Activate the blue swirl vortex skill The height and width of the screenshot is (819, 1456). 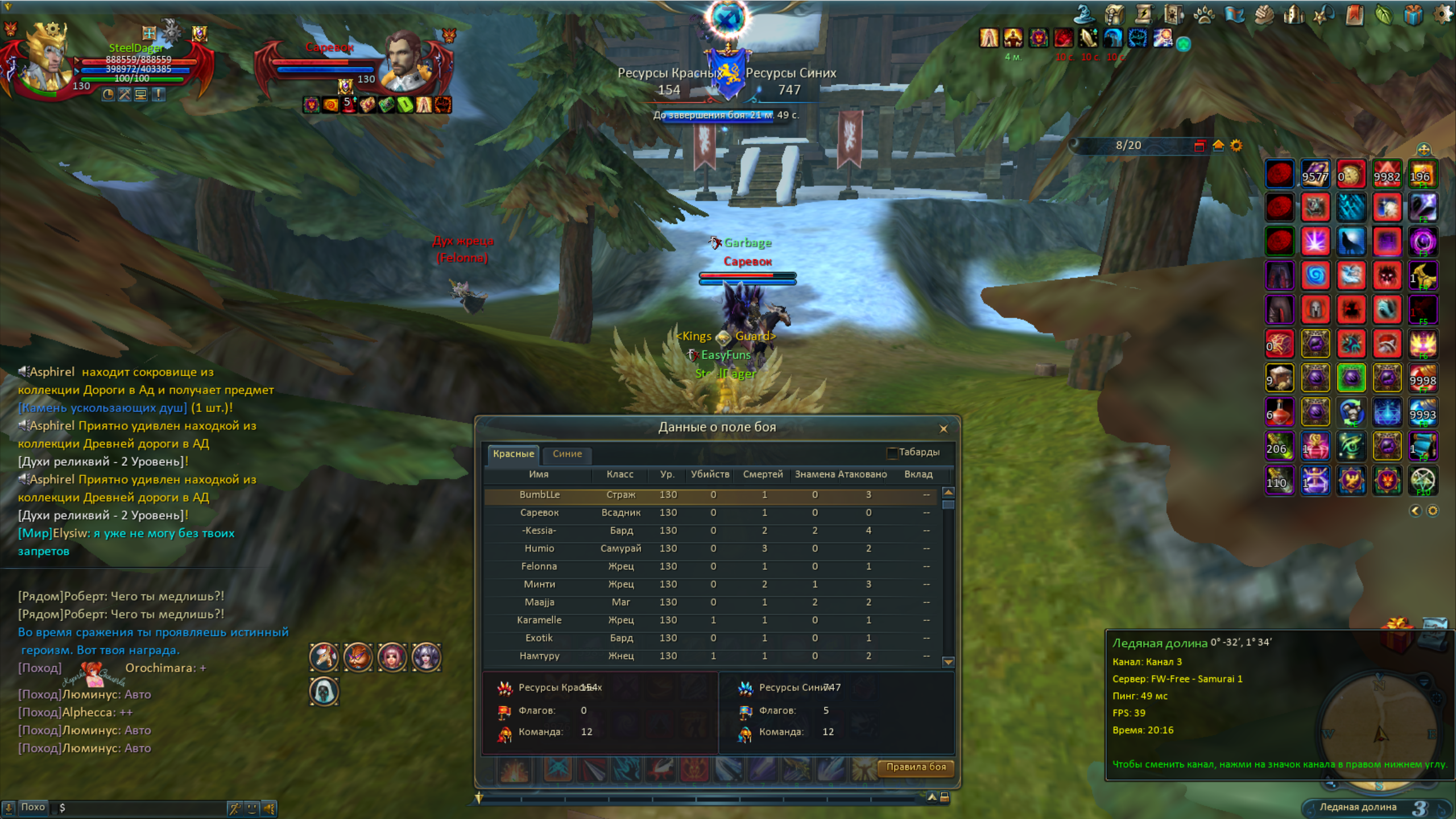(1315, 276)
